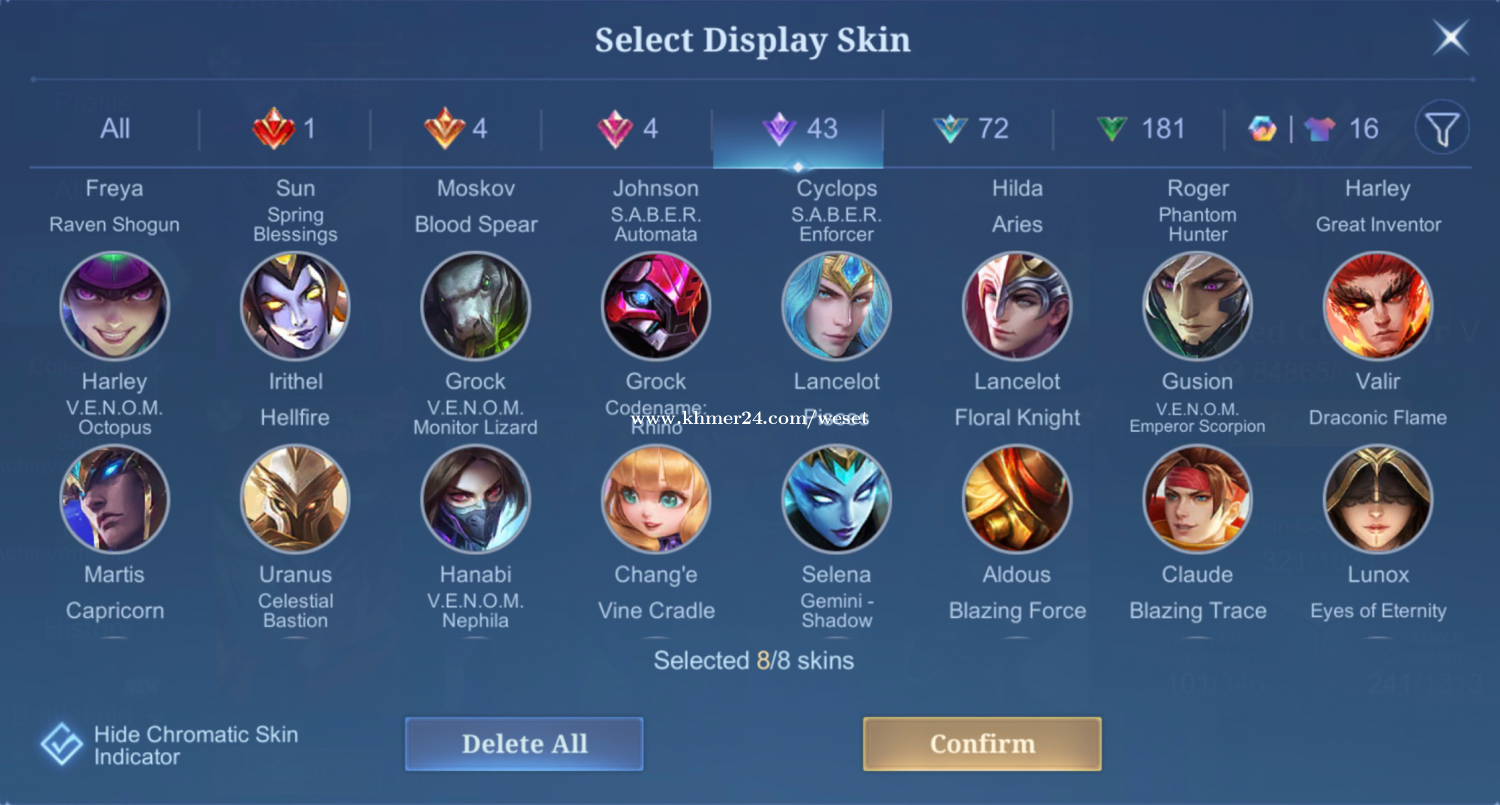Pick Grock's Codename: Rhino skin portrait
The height and width of the screenshot is (805, 1500).
[x=656, y=306]
